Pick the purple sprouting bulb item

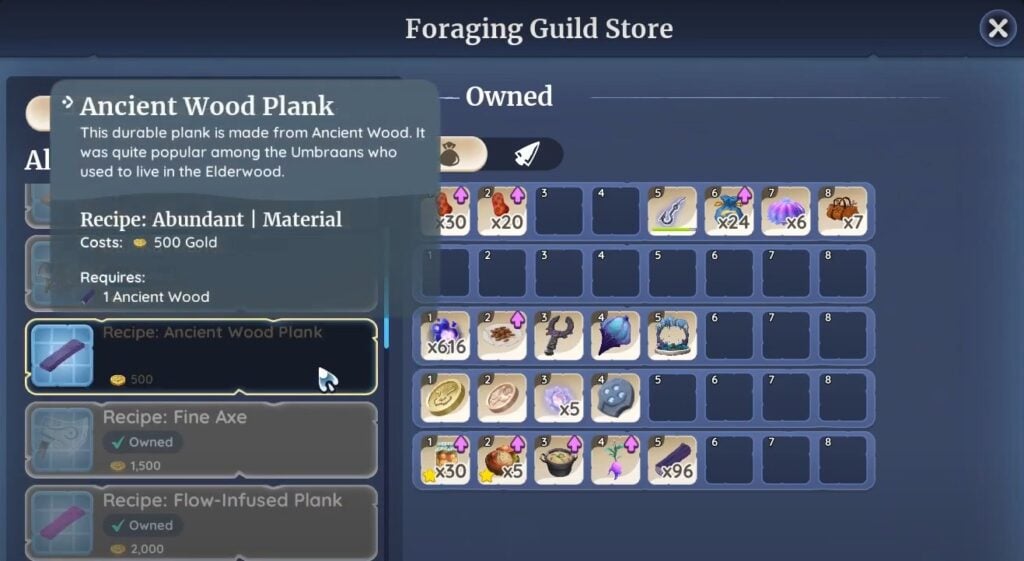[x=615, y=459]
